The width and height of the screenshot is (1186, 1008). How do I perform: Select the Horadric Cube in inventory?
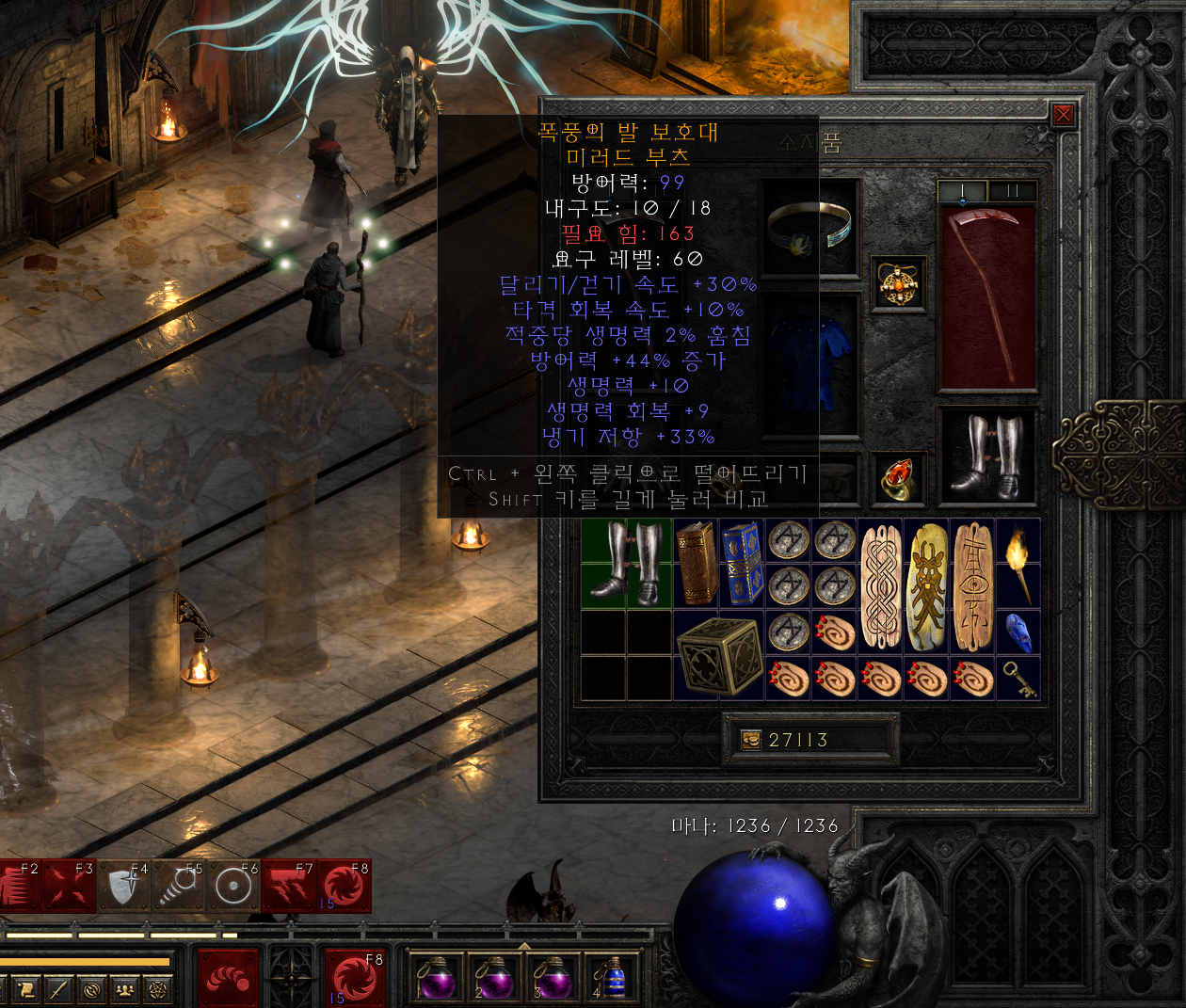point(719,655)
